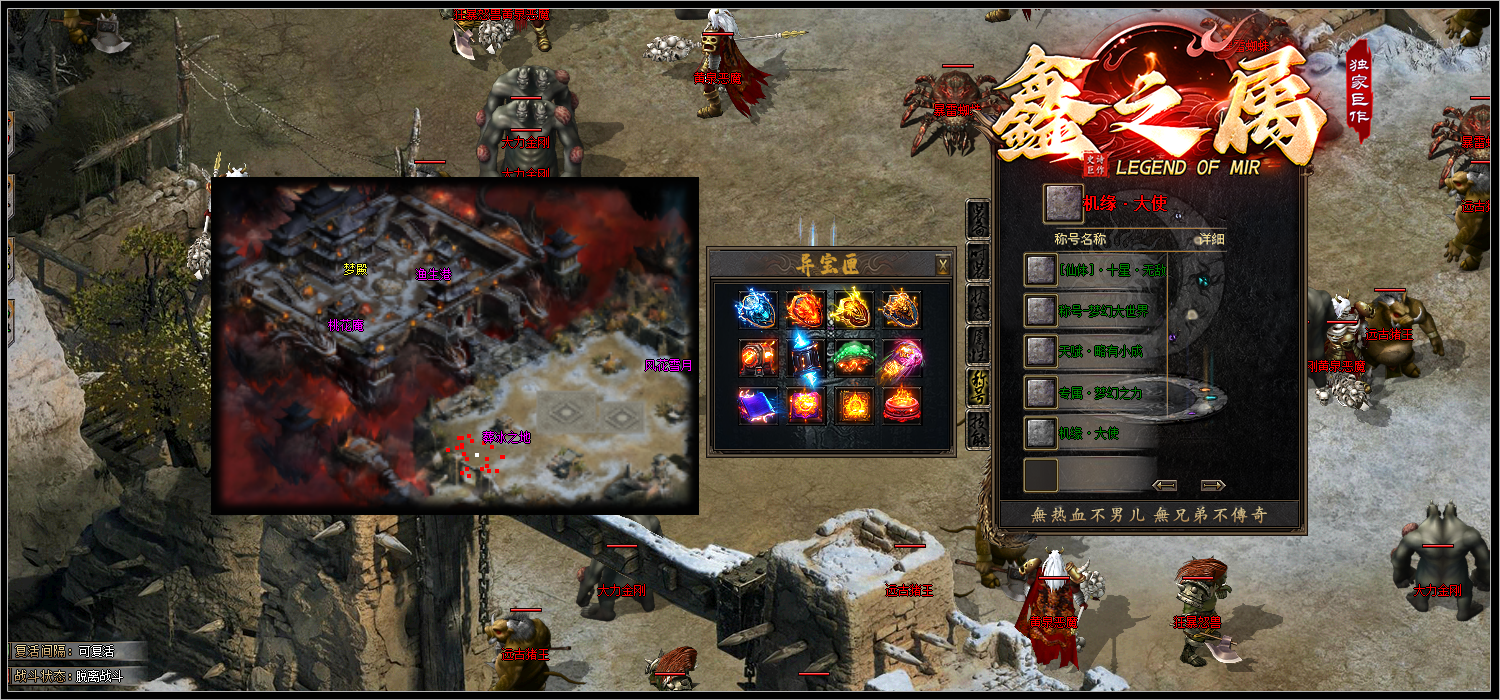Select 桃花庵 on the map

click(x=345, y=325)
